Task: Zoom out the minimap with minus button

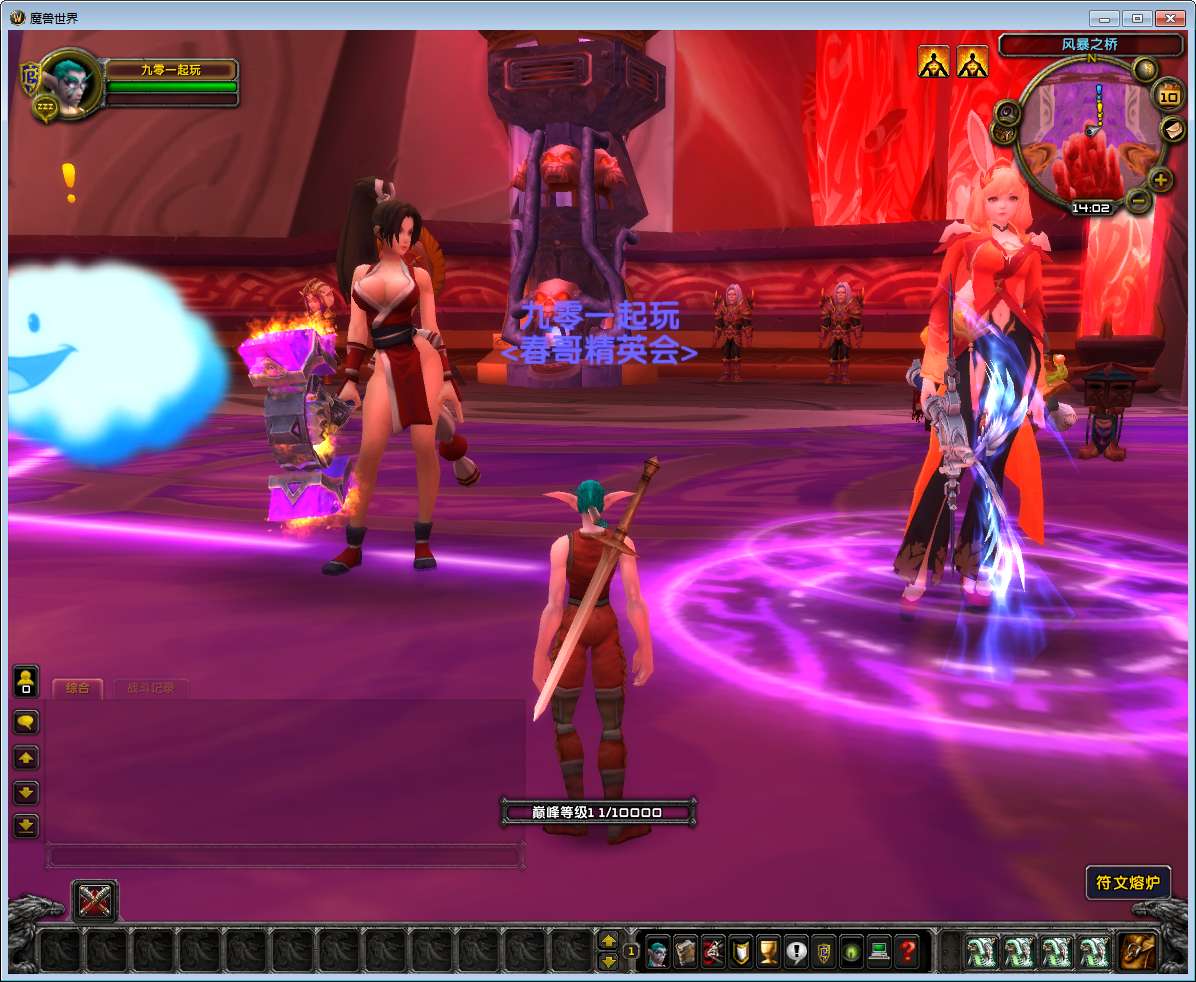Action: coord(1138,201)
